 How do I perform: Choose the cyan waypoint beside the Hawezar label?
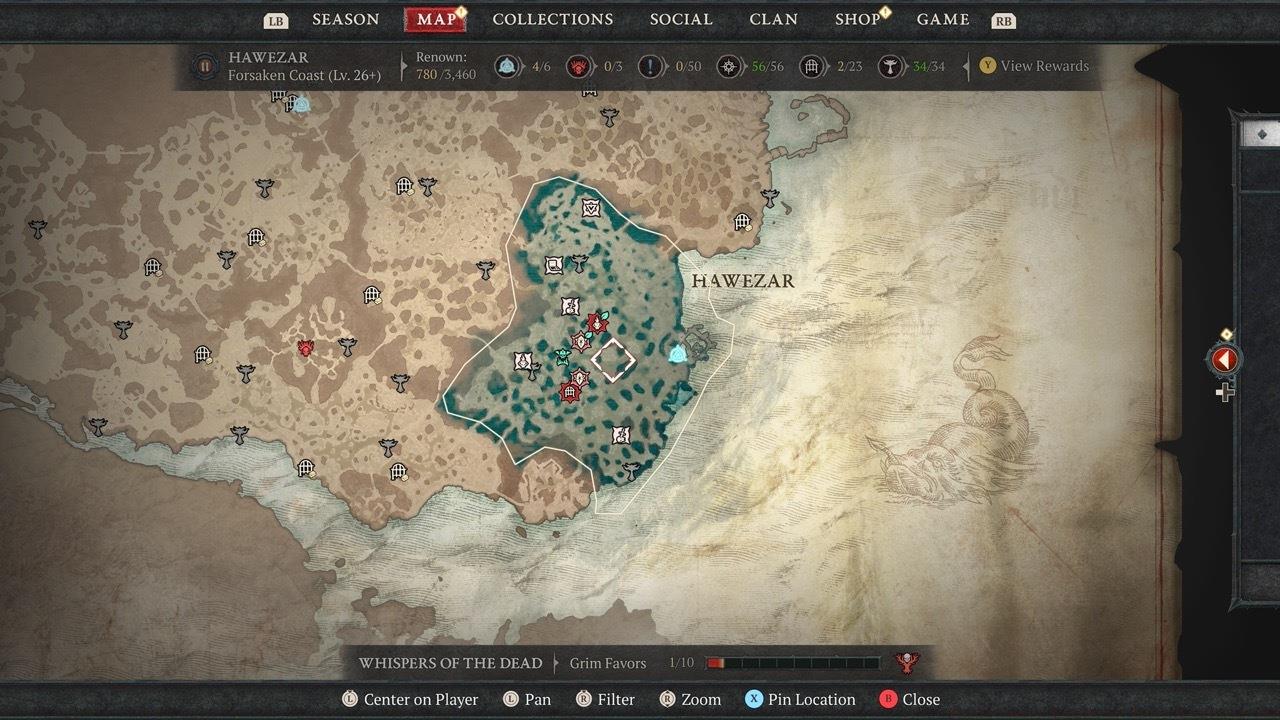click(678, 353)
